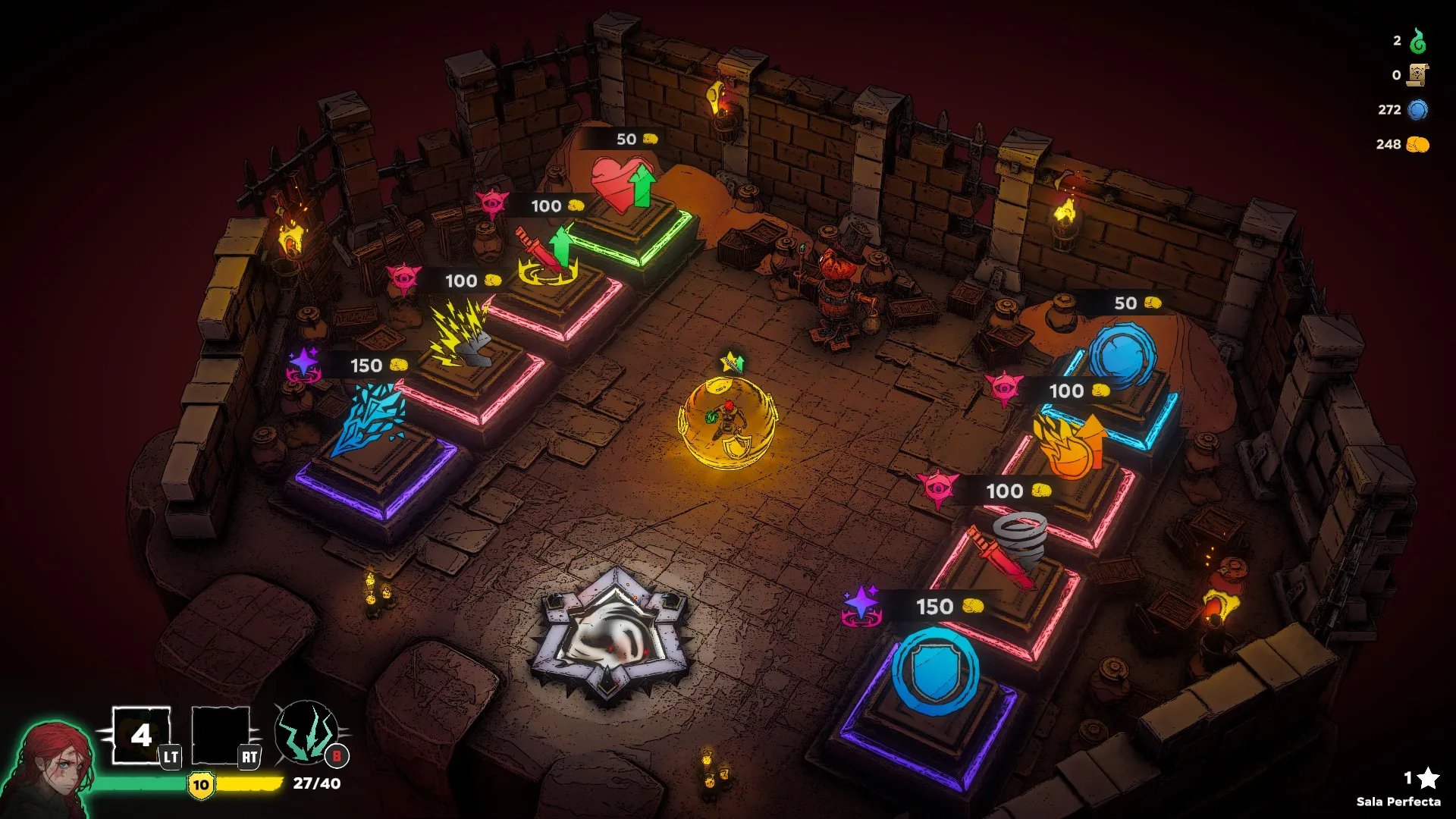Screen dimensions: 1456x819
Task: Select the LT ability slot showing 4
Action: pos(141,735)
